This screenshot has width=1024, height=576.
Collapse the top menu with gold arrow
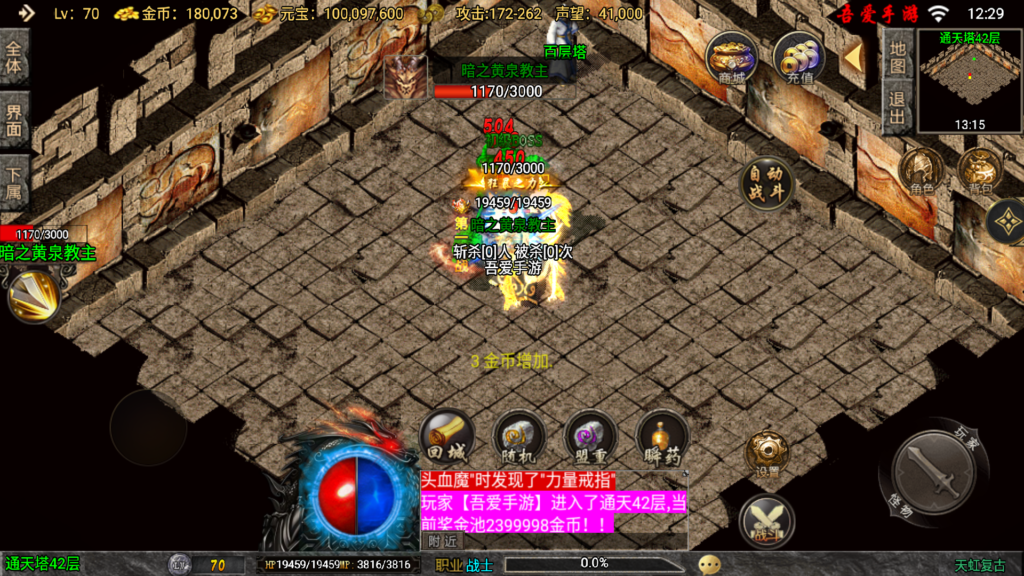tap(853, 58)
